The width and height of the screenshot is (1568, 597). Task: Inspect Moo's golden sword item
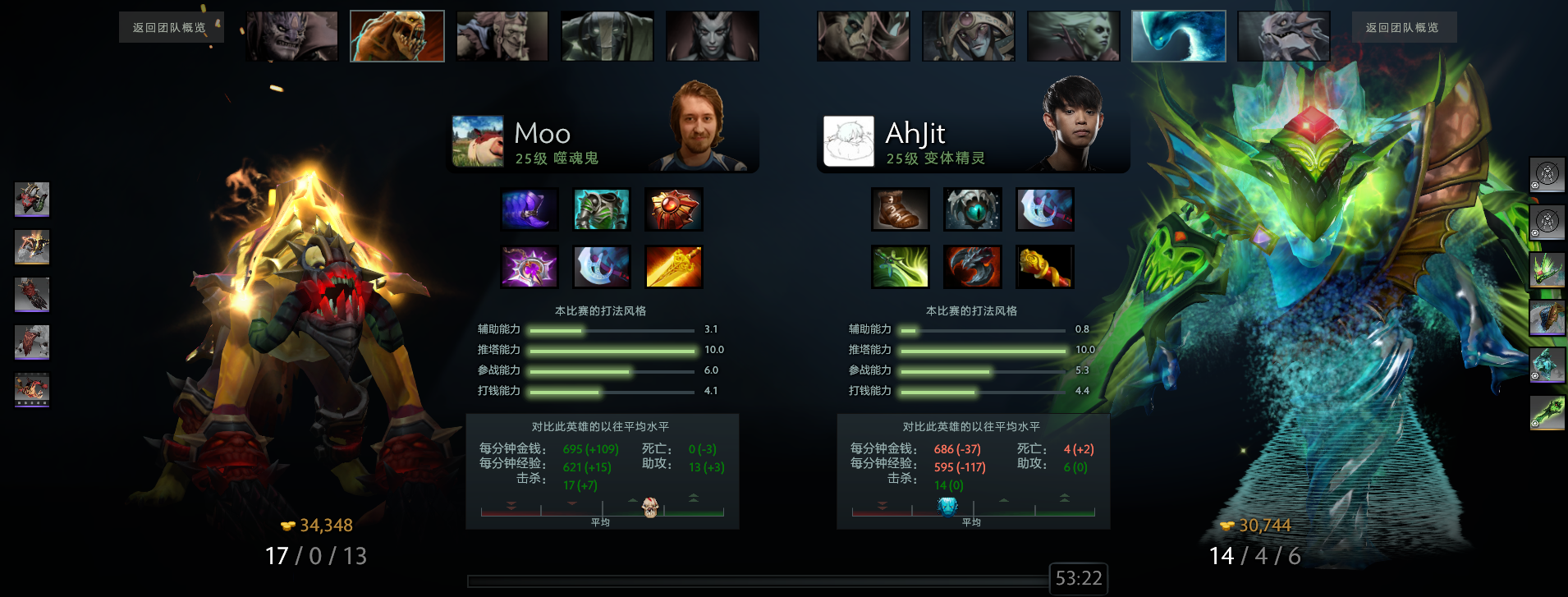coord(673,267)
